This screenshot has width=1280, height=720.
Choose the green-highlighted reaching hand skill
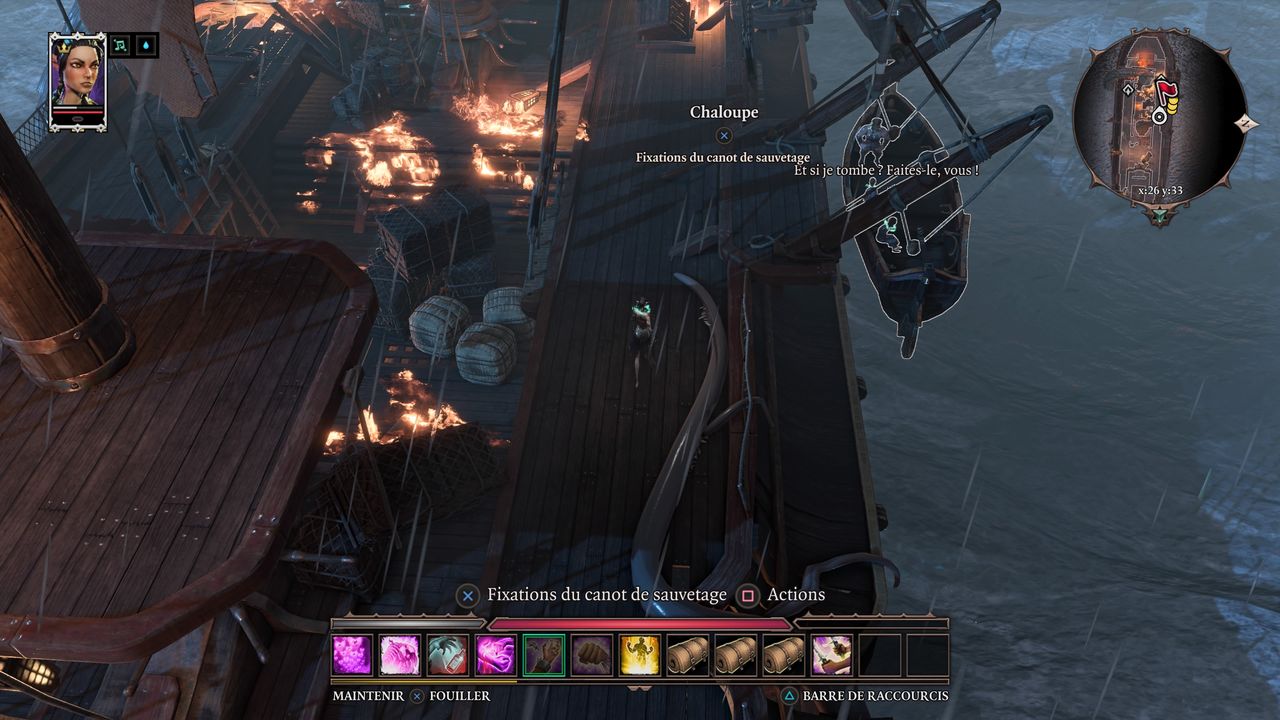click(x=544, y=655)
